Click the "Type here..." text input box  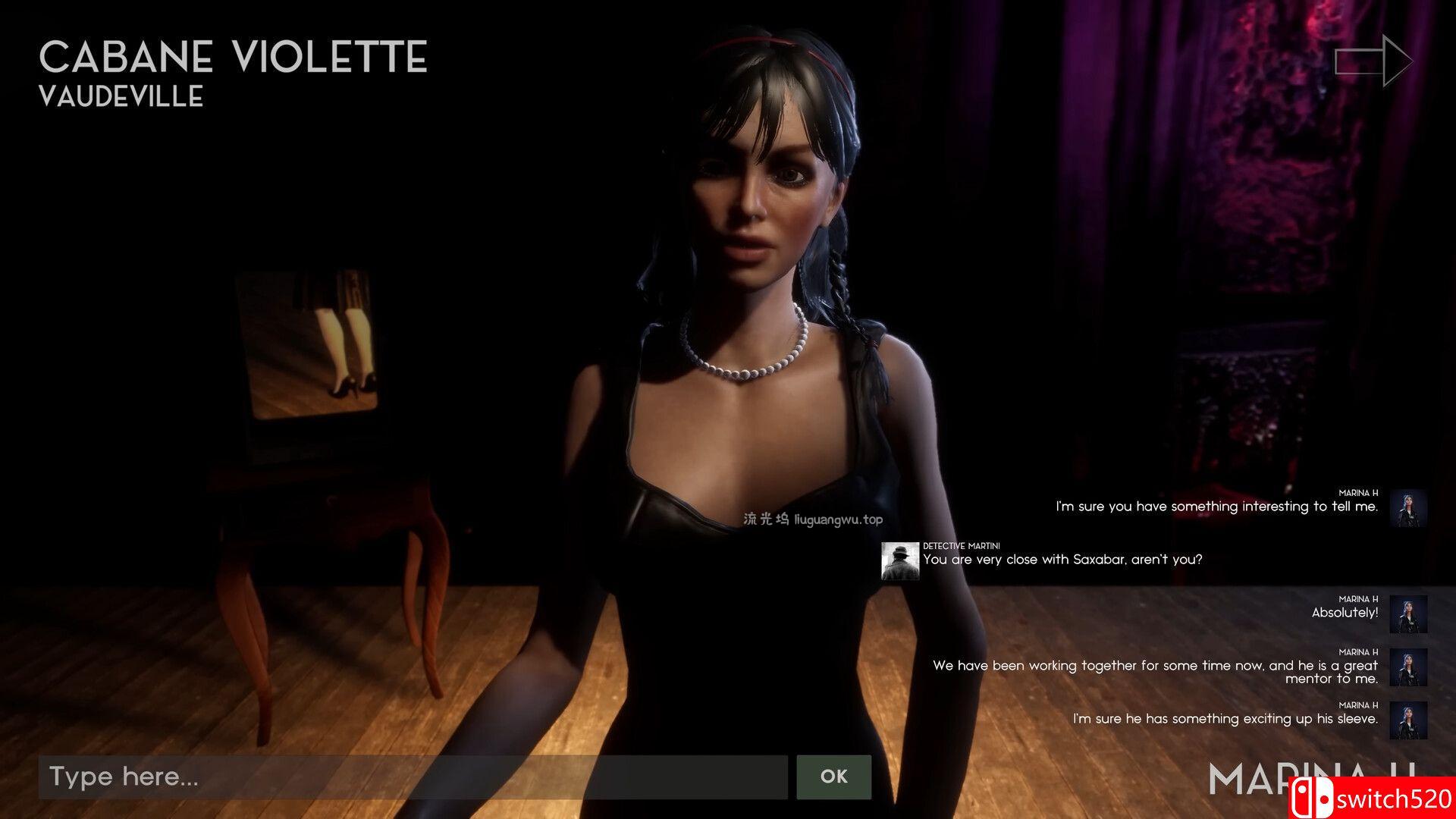pyautogui.click(x=413, y=777)
